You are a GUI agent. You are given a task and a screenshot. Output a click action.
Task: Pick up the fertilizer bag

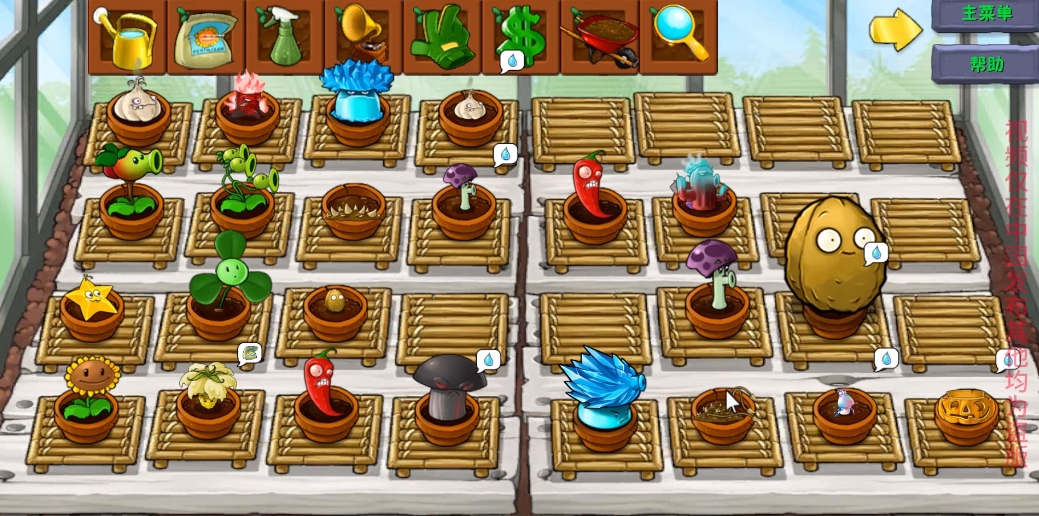206,38
